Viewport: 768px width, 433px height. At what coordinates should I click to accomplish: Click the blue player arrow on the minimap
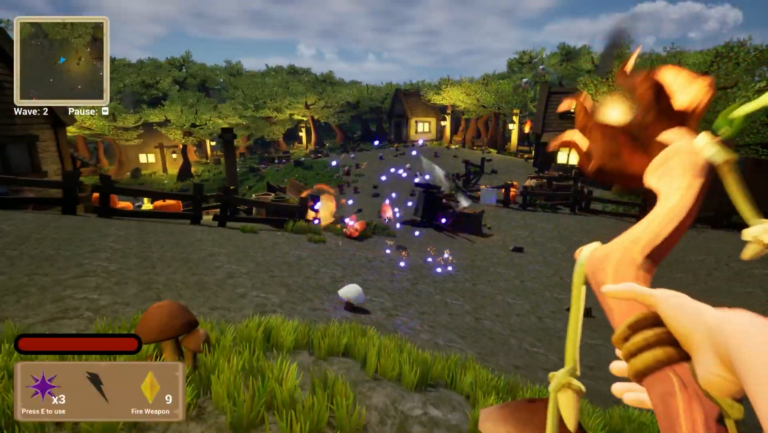tap(62, 61)
